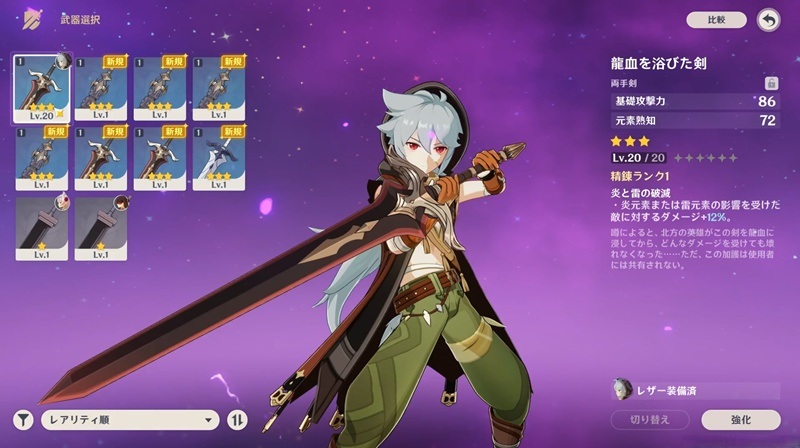Click the 強化 enhance button
The height and width of the screenshot is (448, 800).
pos(740,420)
